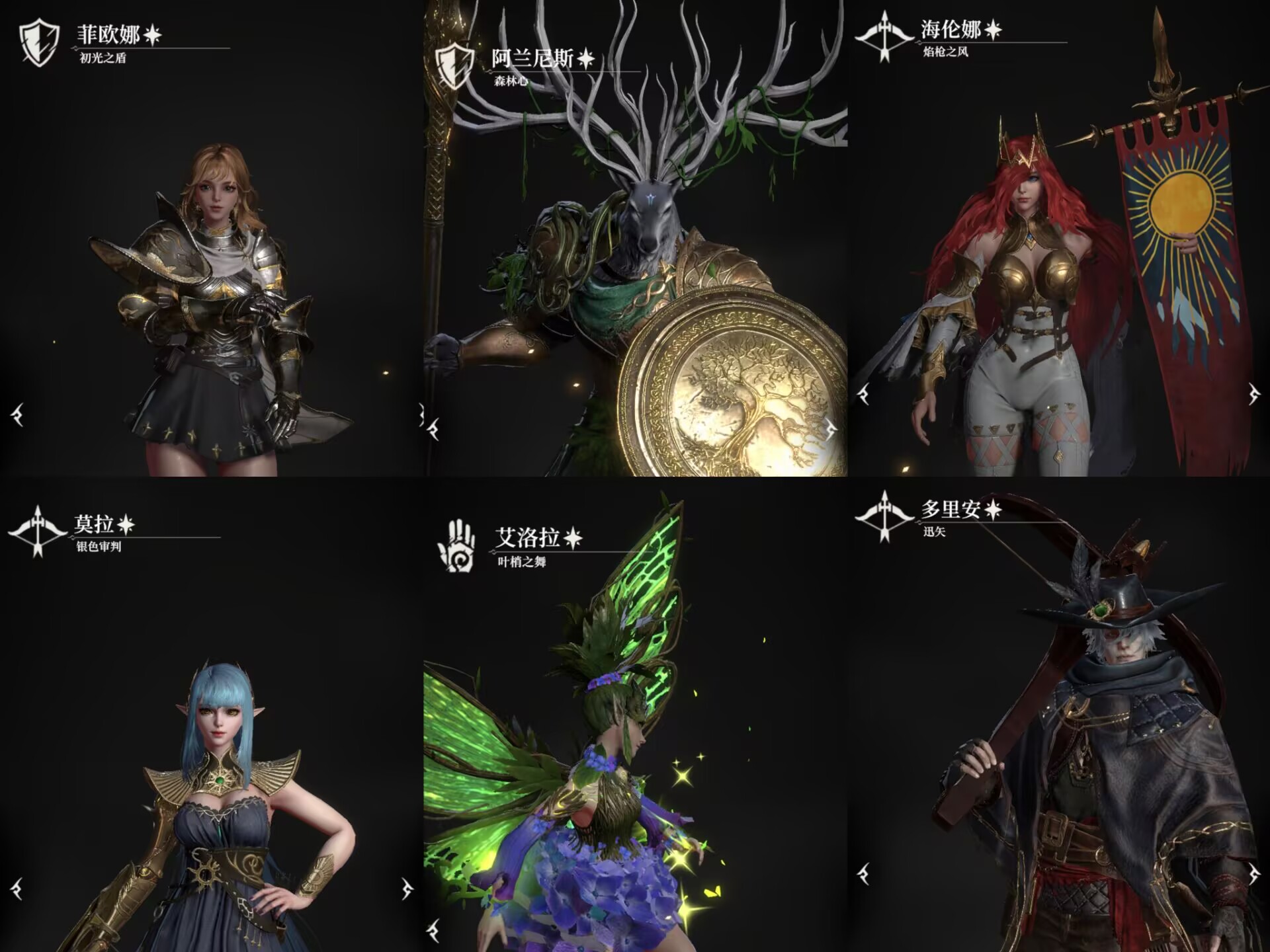1270x952 pixels.
Task: Click the left arrow in 莫拉's panel
Action: pyautogui.click(x=18, y=888)
